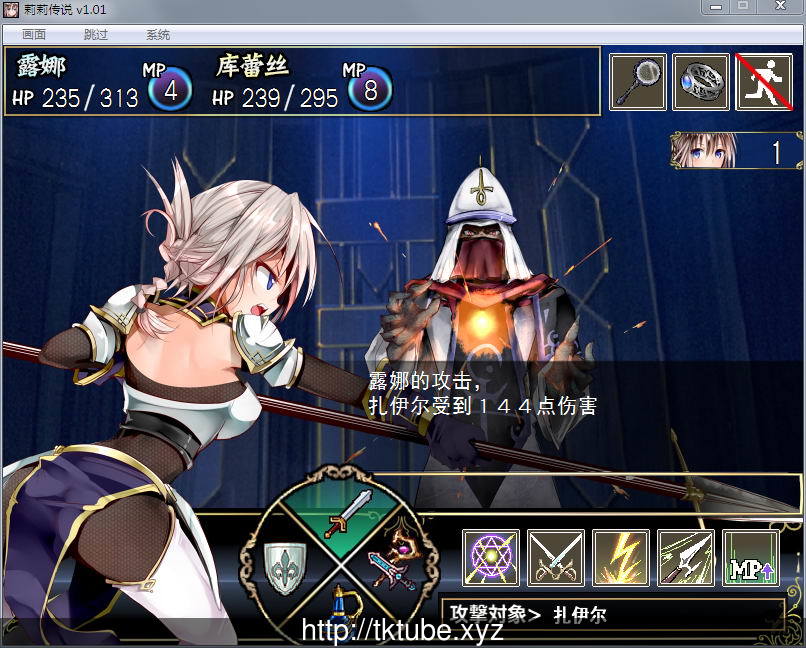Open the ring accessory icon
The width and height of the screenshot is (806, 648).
coord(701,82)
